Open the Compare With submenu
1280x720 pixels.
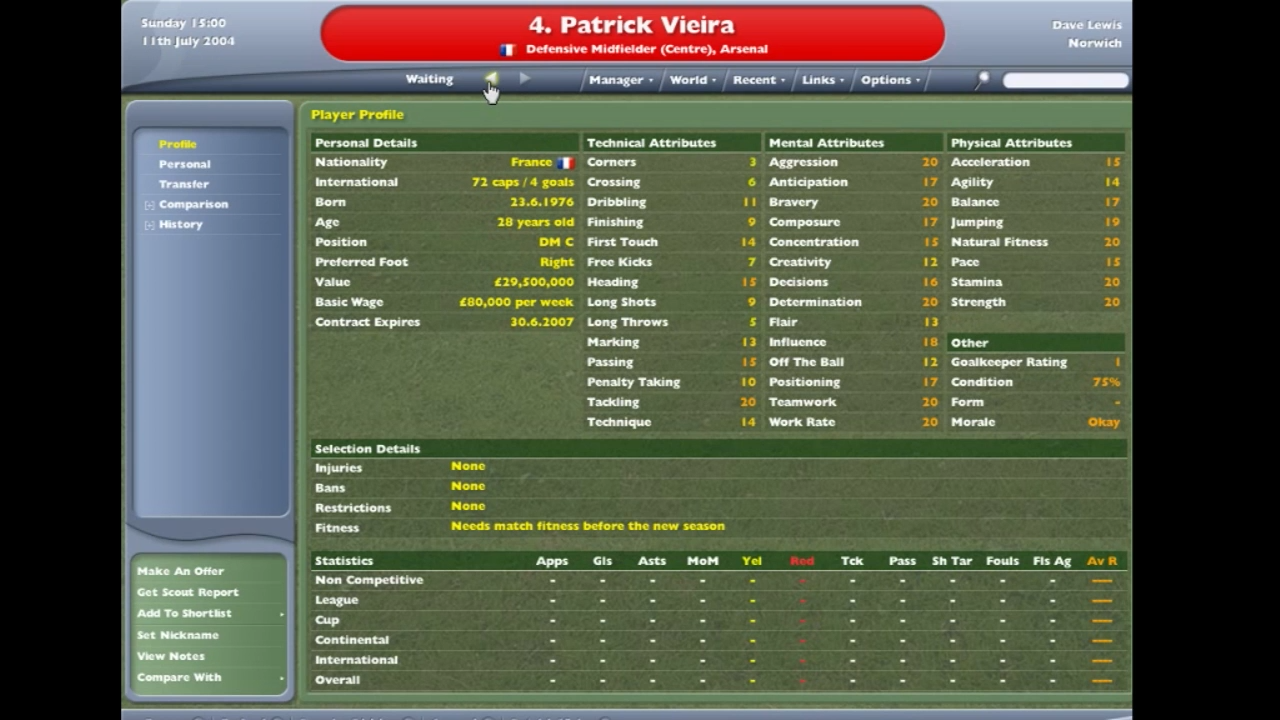179,677
